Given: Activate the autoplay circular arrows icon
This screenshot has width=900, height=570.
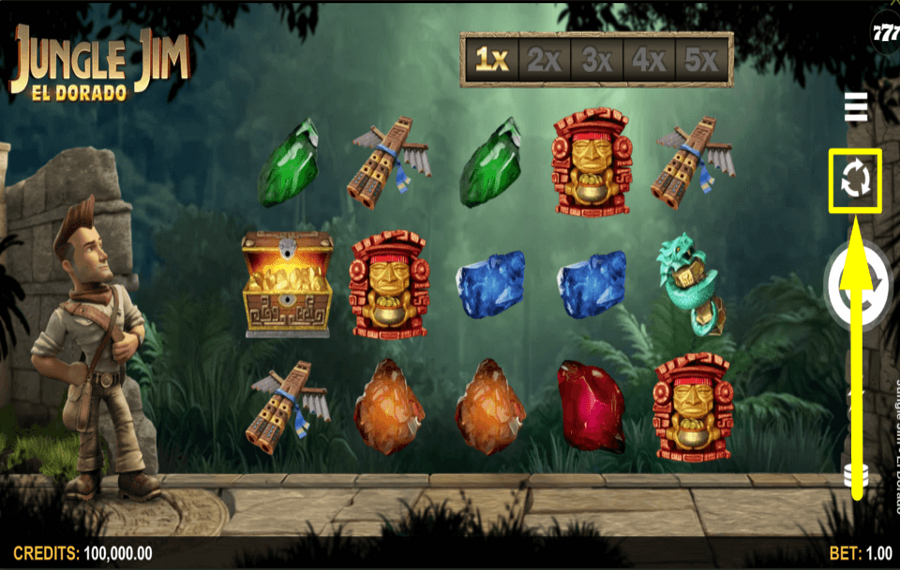Looking at the screenshot, I should click(x=856, y=180).
